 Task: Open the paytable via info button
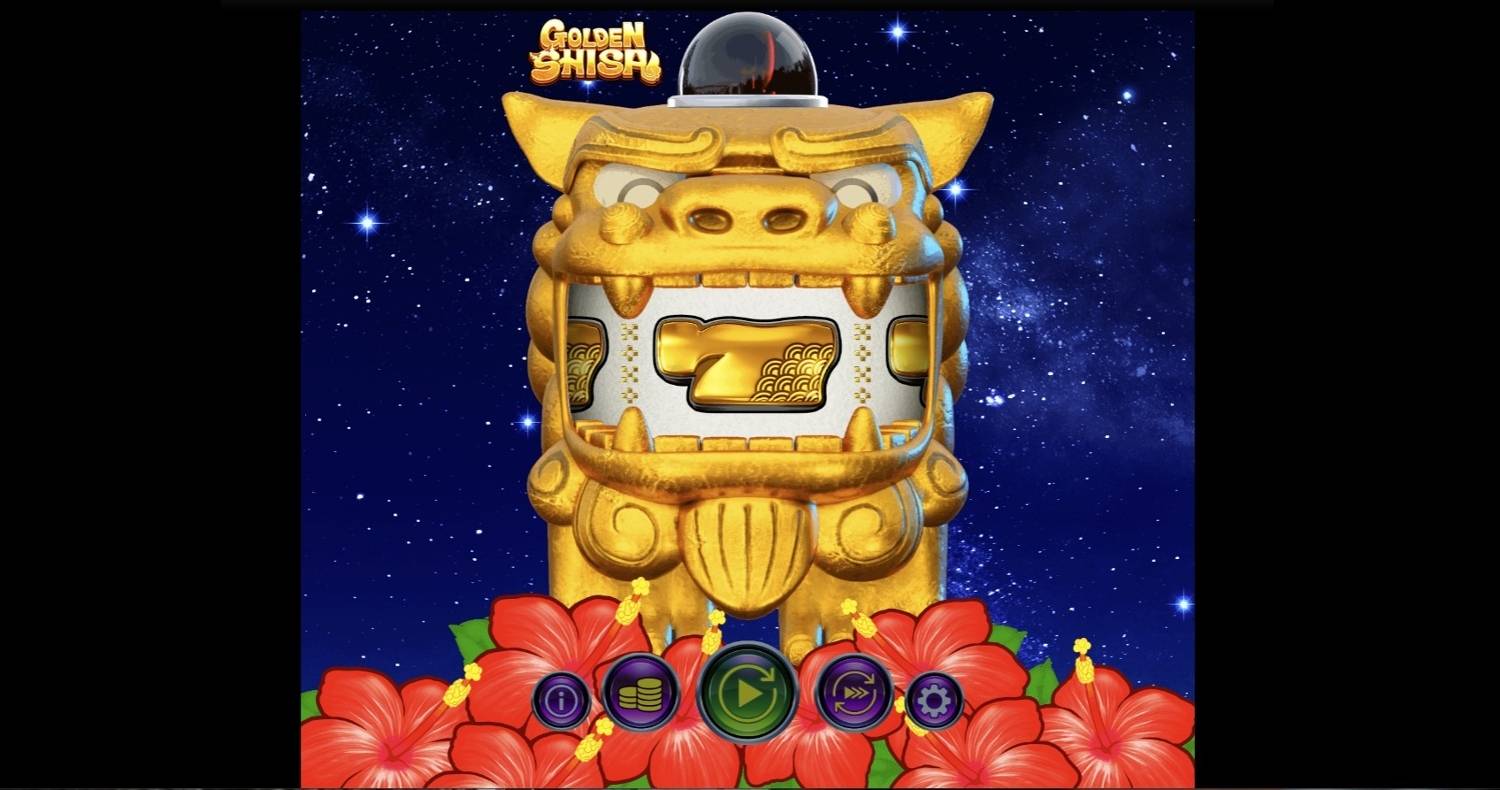[x=561, y=697]
